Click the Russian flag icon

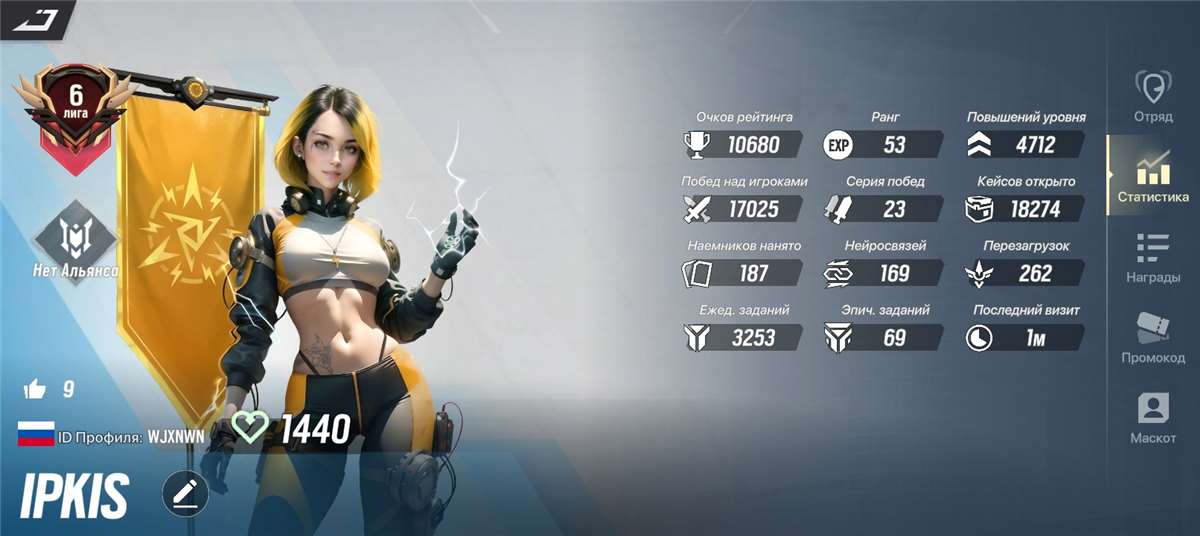tap(35, 435)
